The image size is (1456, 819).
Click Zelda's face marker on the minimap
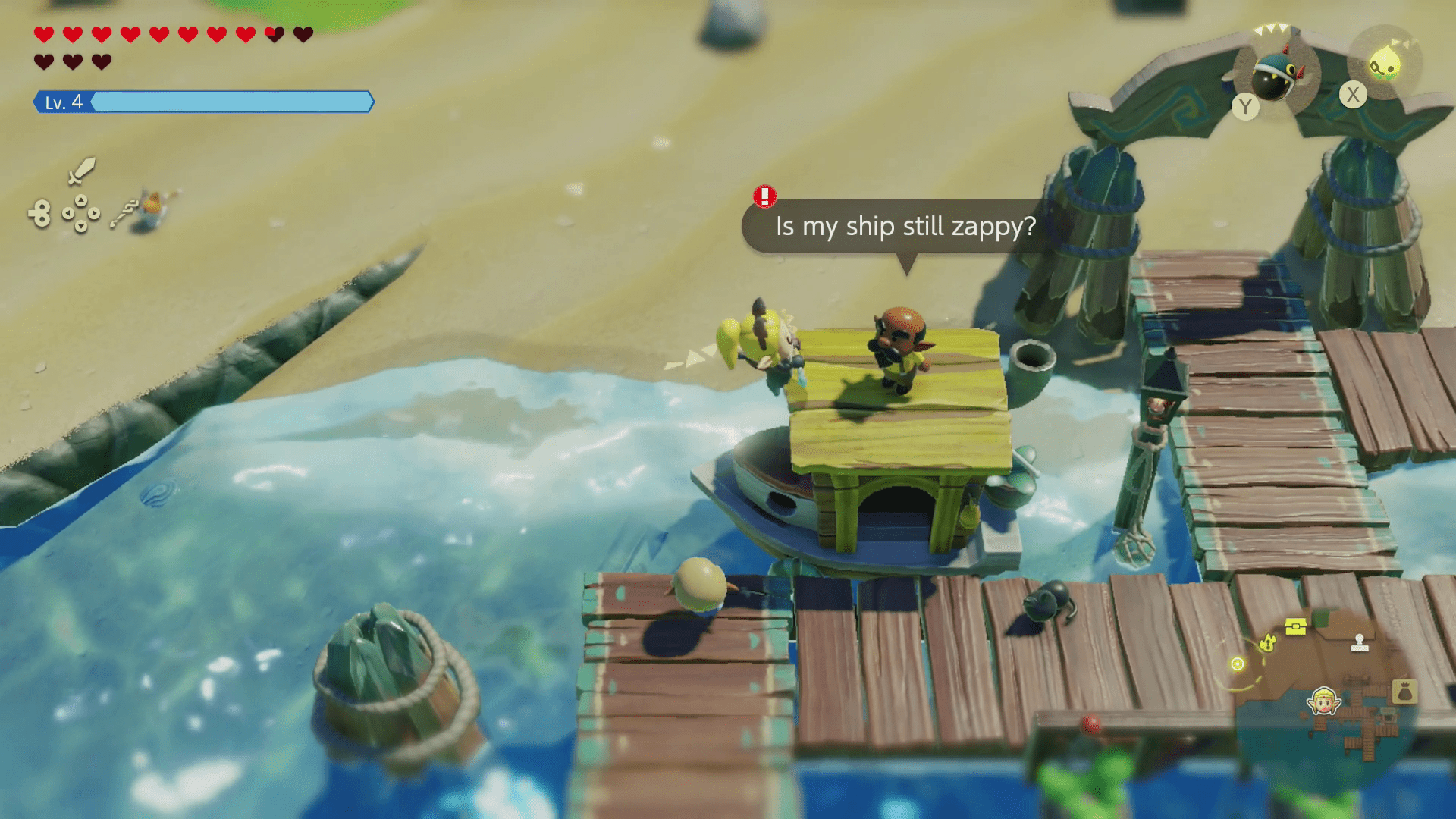tap(1324, 701)
